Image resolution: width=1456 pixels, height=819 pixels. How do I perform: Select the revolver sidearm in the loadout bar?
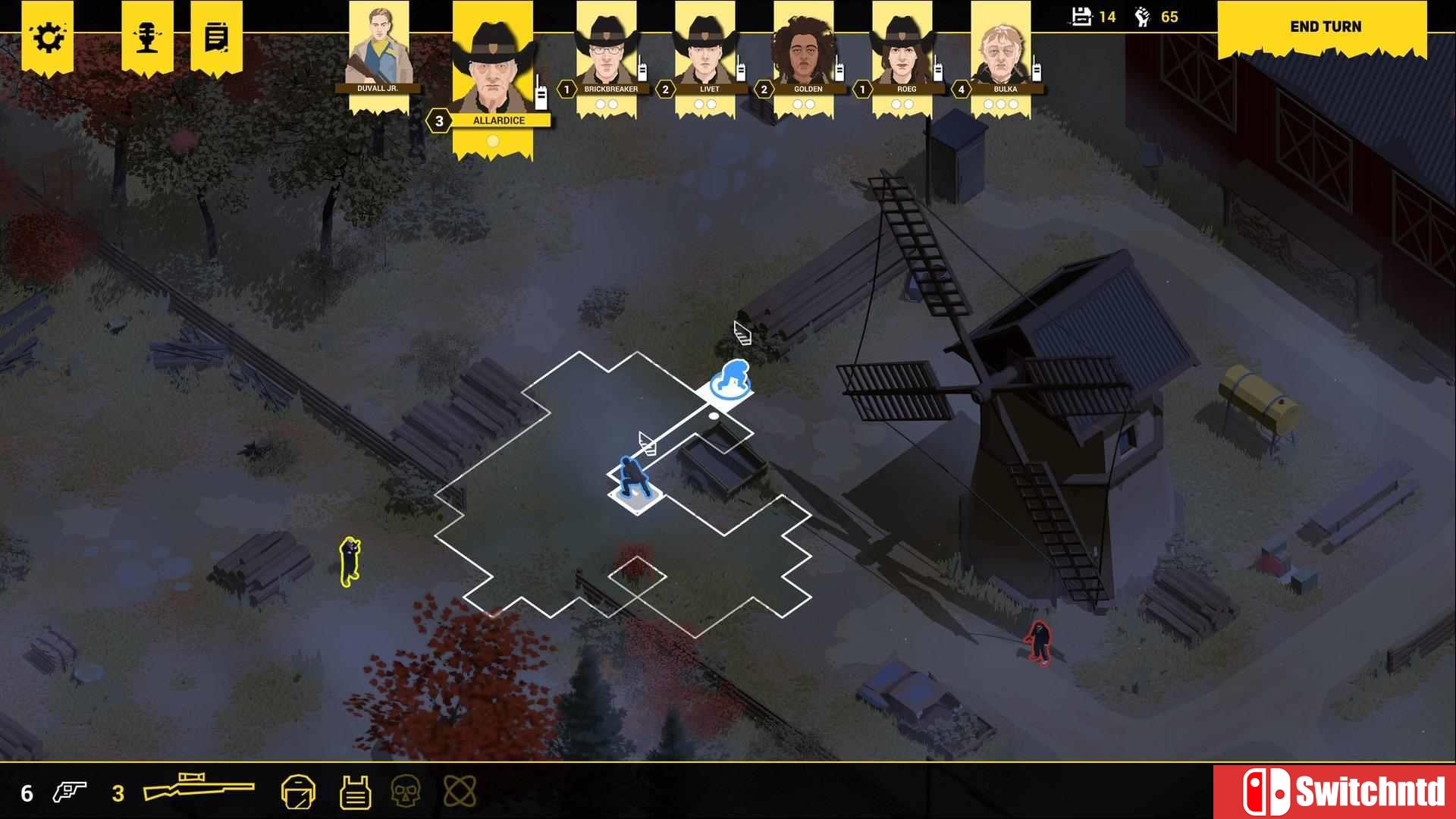[69, 791]
